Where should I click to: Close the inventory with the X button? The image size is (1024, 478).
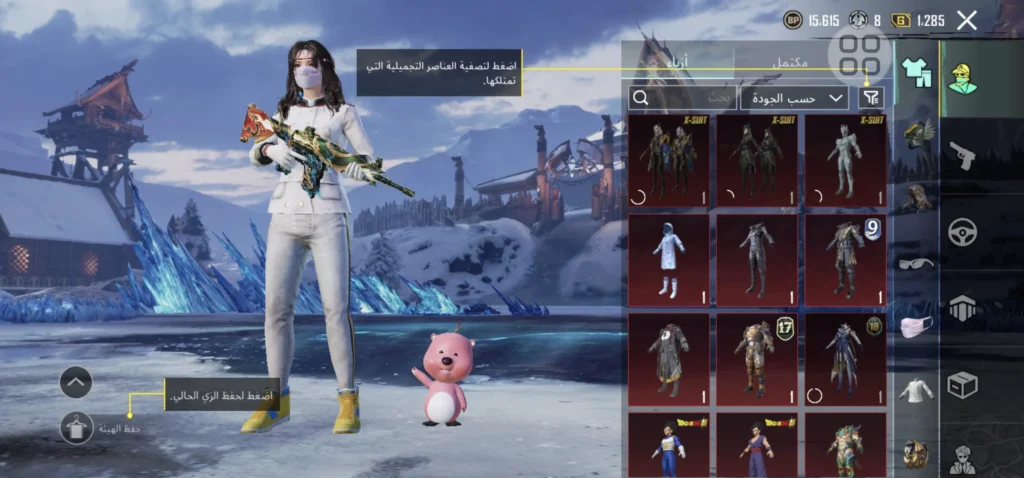(966, 20)
